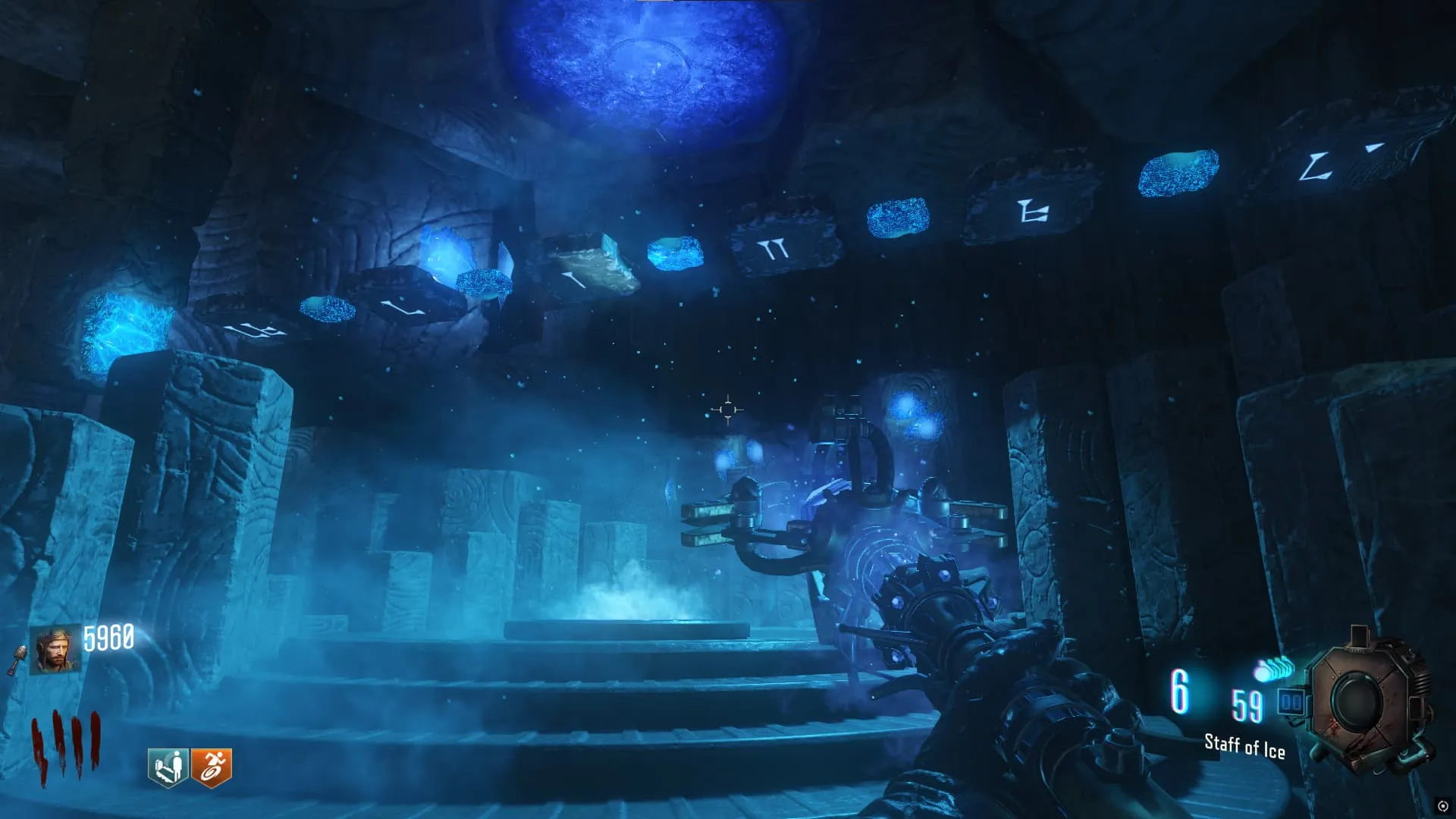This screenshot has width=1456, height=819.
Task: Click the small circular overlay button
Action: [x=1442, y=806]
